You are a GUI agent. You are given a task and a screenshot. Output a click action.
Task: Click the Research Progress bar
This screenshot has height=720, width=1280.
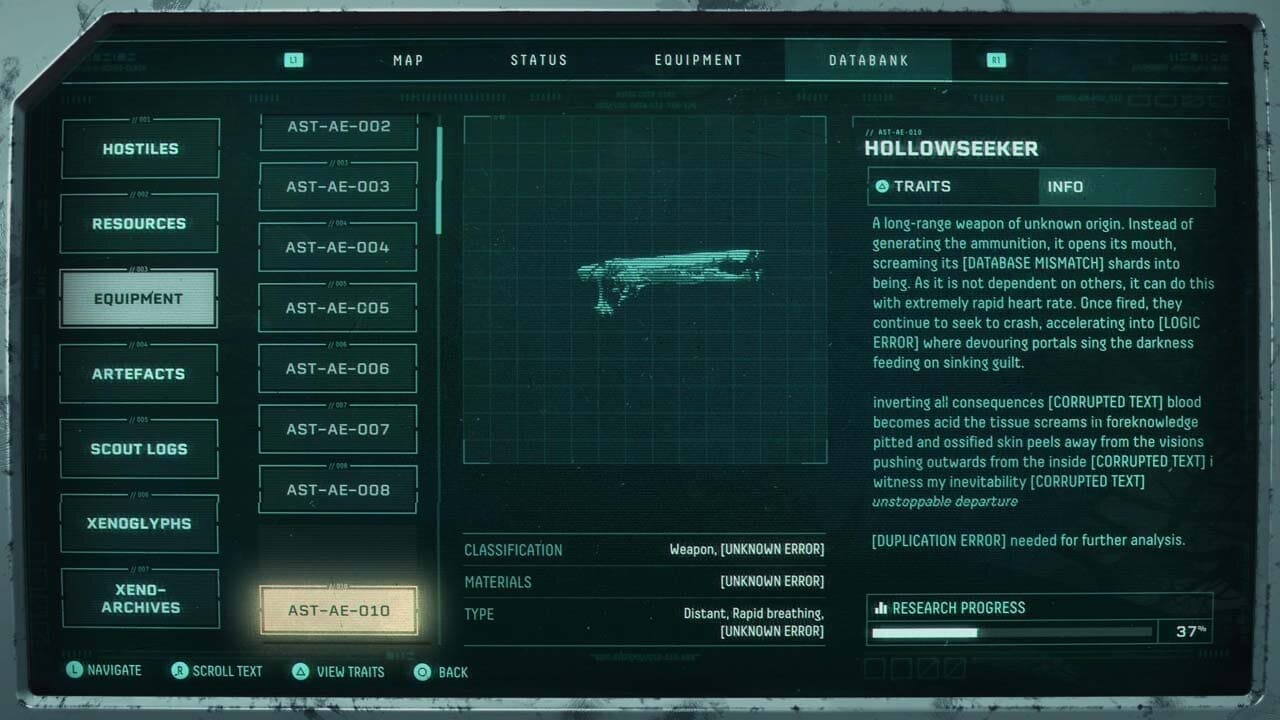tap(1010, 632)
